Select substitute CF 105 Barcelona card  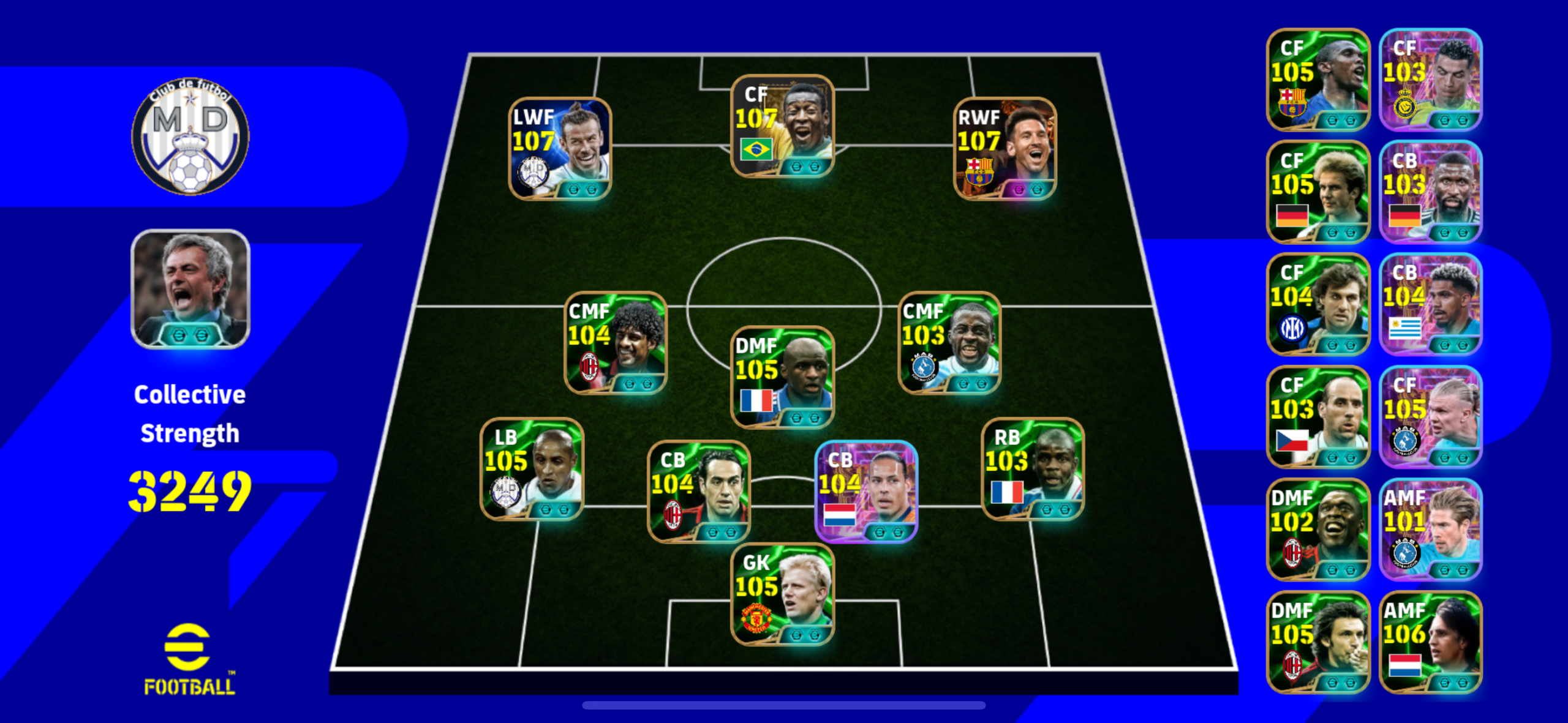point(1317,80)
